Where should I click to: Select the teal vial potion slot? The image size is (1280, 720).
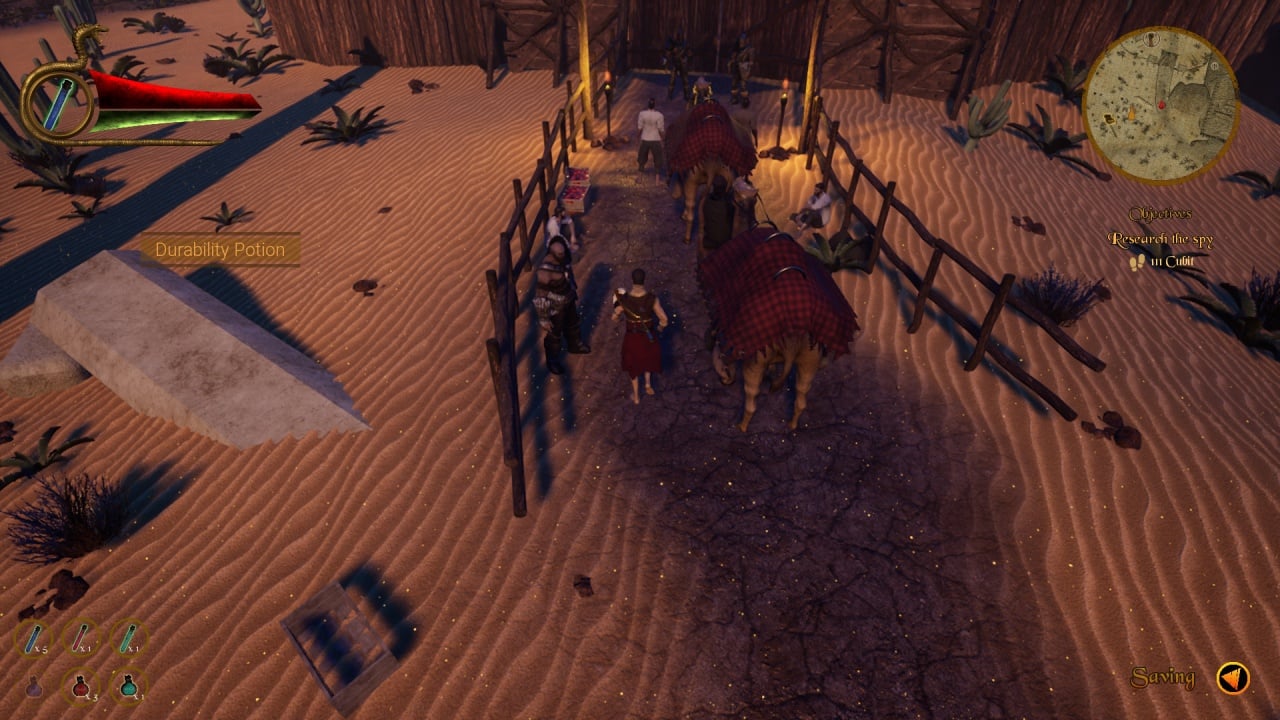coord(128,638)
